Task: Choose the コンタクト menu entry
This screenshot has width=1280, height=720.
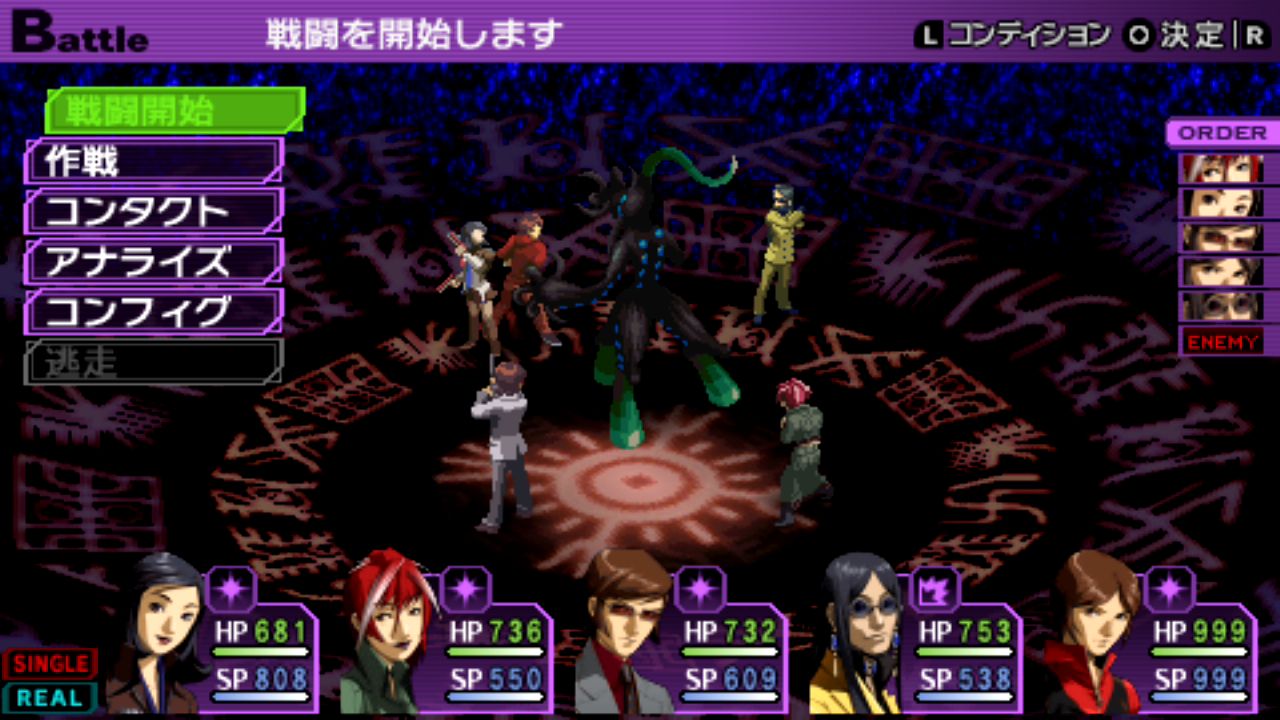Action: tap(155, 211)
